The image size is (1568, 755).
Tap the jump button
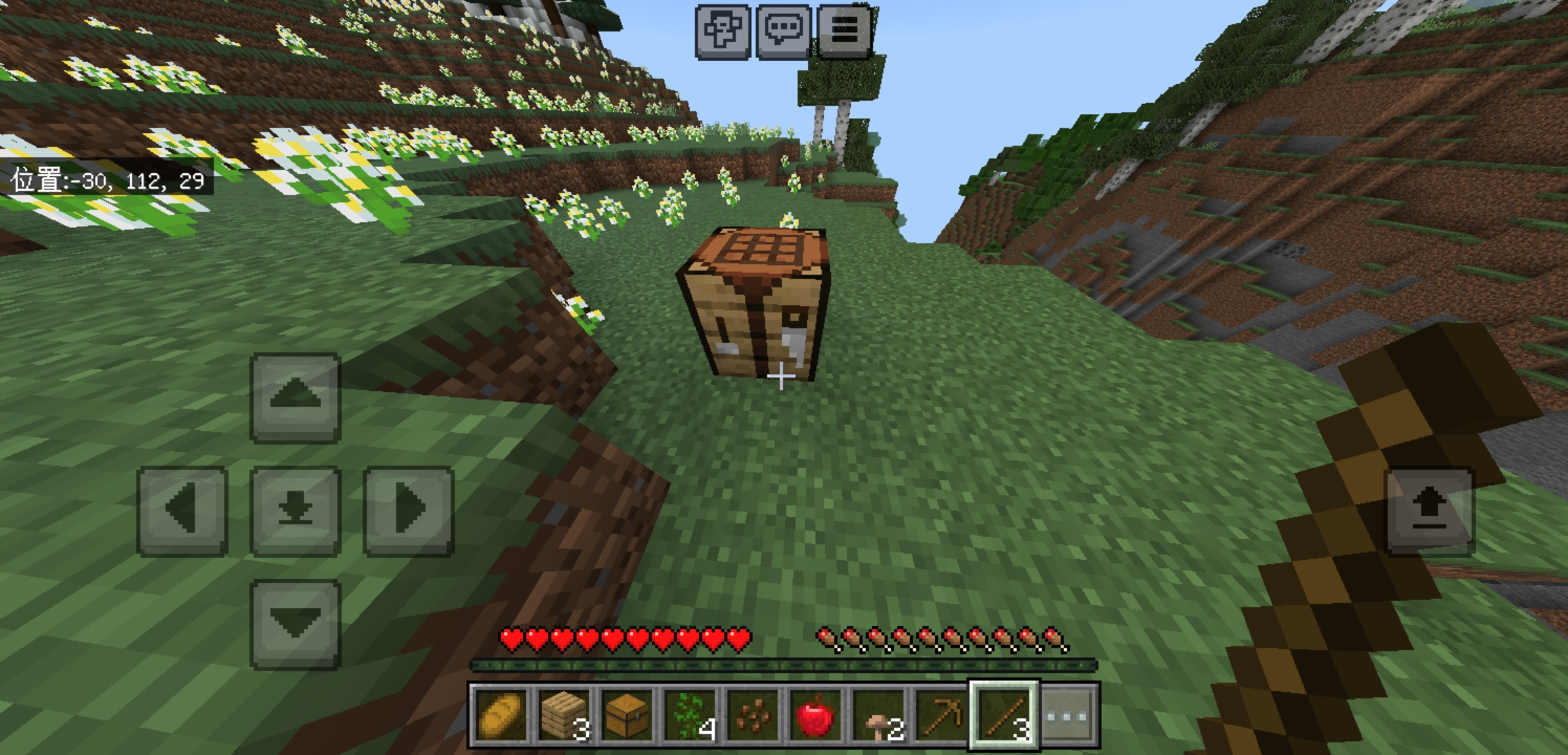[x=1430, y=511]
